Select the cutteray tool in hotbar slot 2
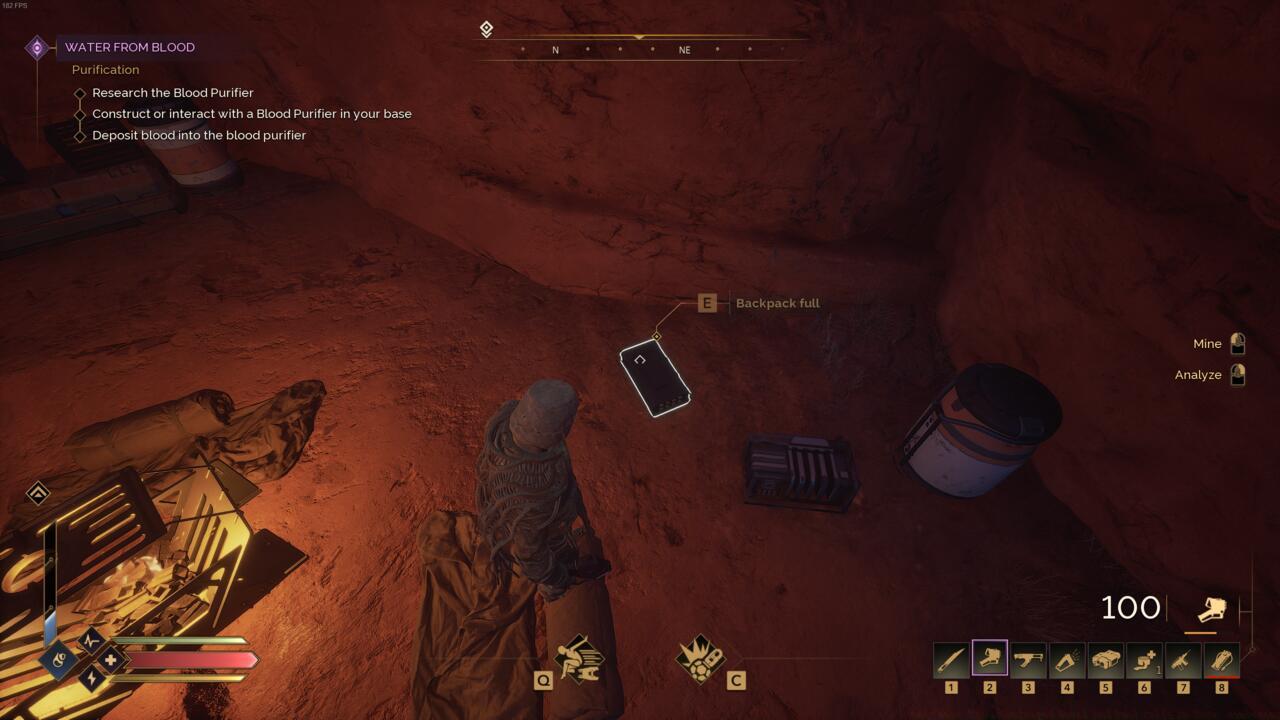This screenshot has width=1280, height=720. 989,660
